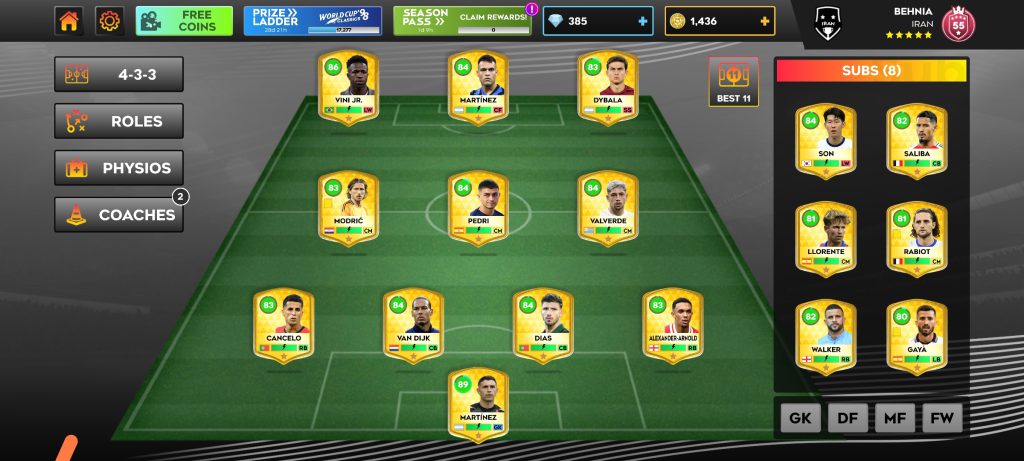The width and height of the screenshot is (1024, 461).
Task: Open the Prize Ladder banner
Action: click(312, 21)
